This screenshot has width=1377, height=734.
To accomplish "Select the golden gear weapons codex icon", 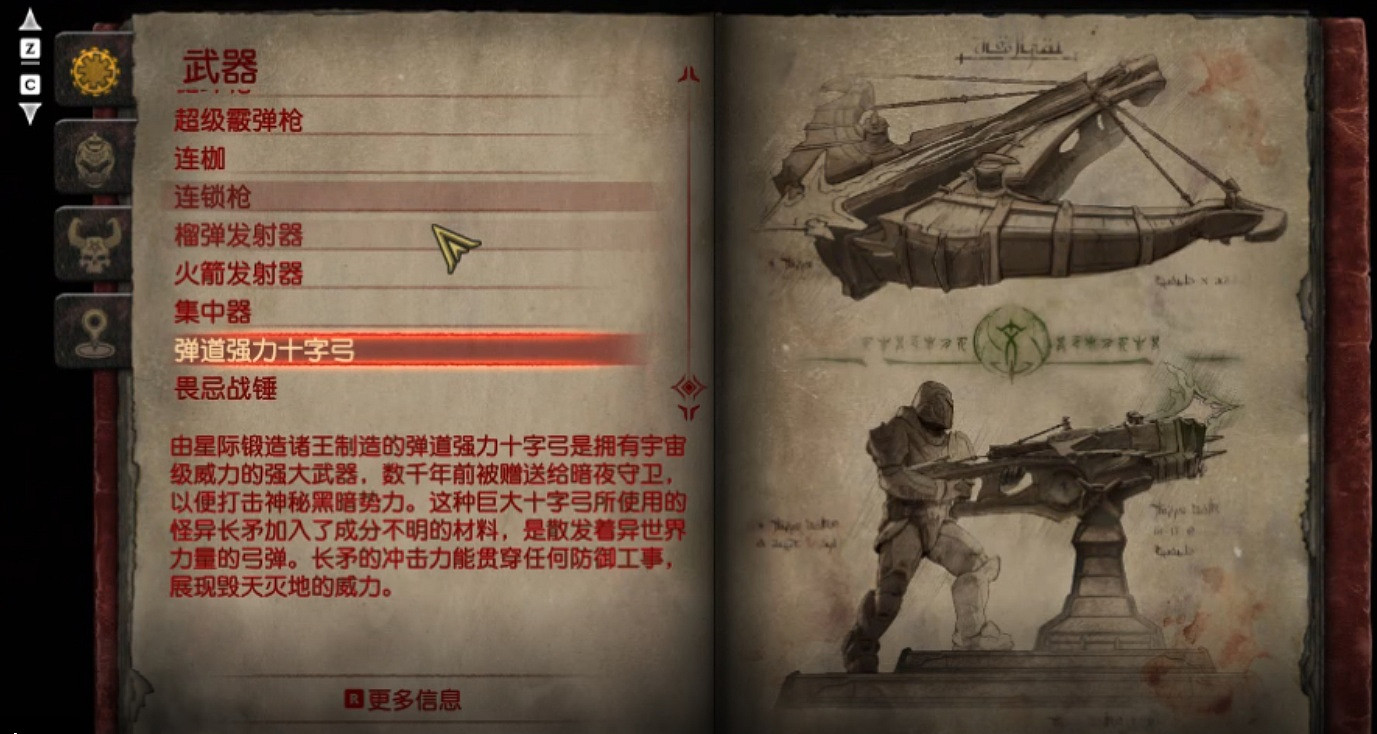I will pos(95,72).
